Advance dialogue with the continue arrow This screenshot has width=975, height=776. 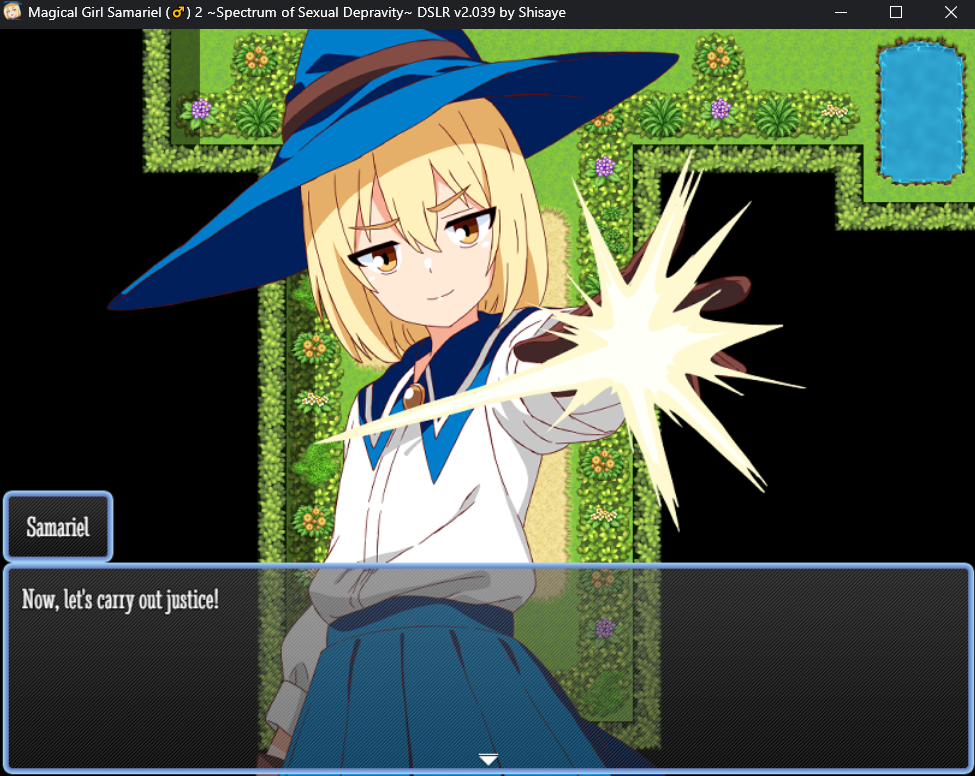(488, 759)
